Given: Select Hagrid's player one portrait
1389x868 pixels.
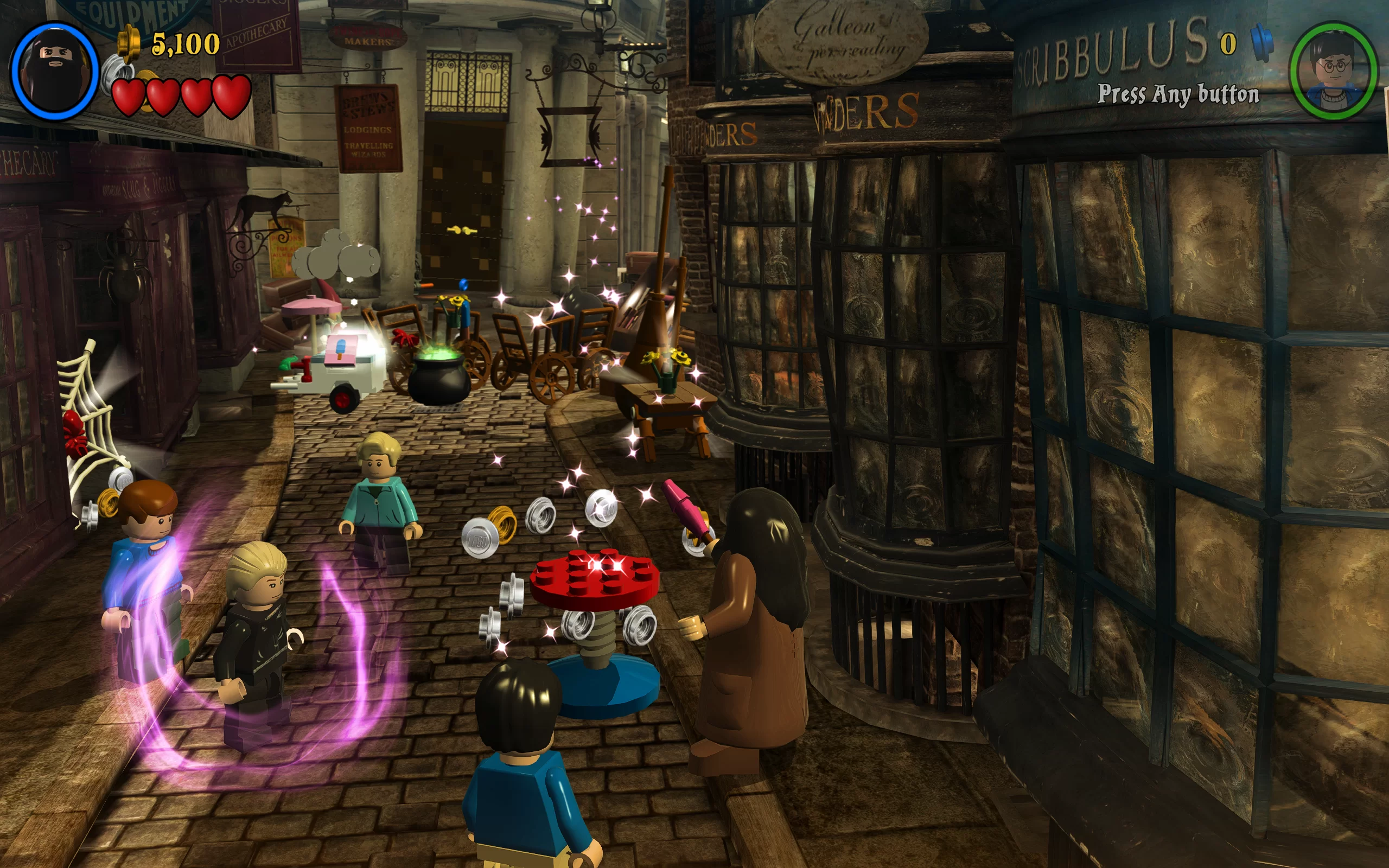Looking at the screenshot, I should pyautogui.click(x=55, y=71).
